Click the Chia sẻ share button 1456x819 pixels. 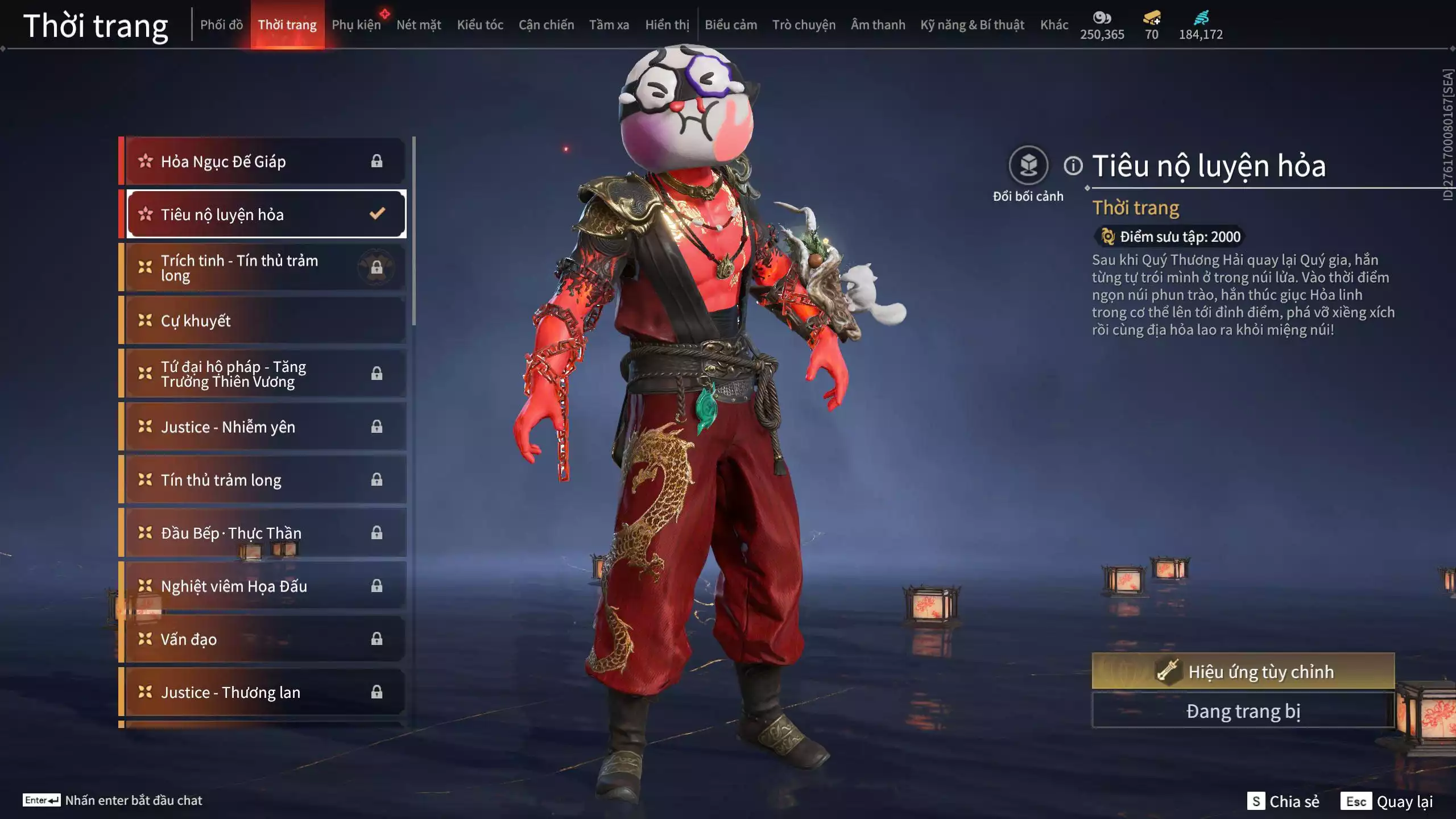(x=1283, y=801)
